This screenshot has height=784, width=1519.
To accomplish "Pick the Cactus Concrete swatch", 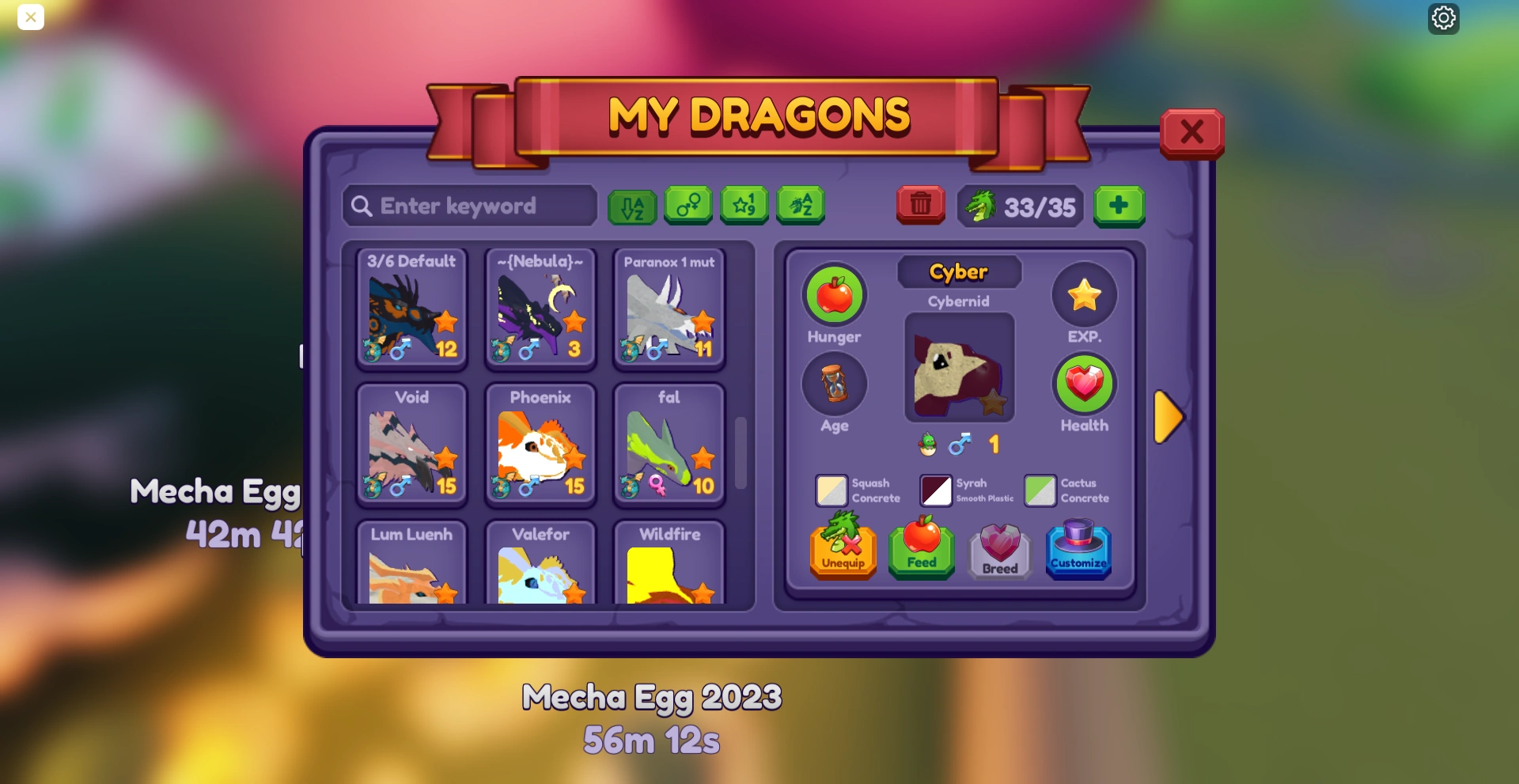I will (x=1040, y=490).
